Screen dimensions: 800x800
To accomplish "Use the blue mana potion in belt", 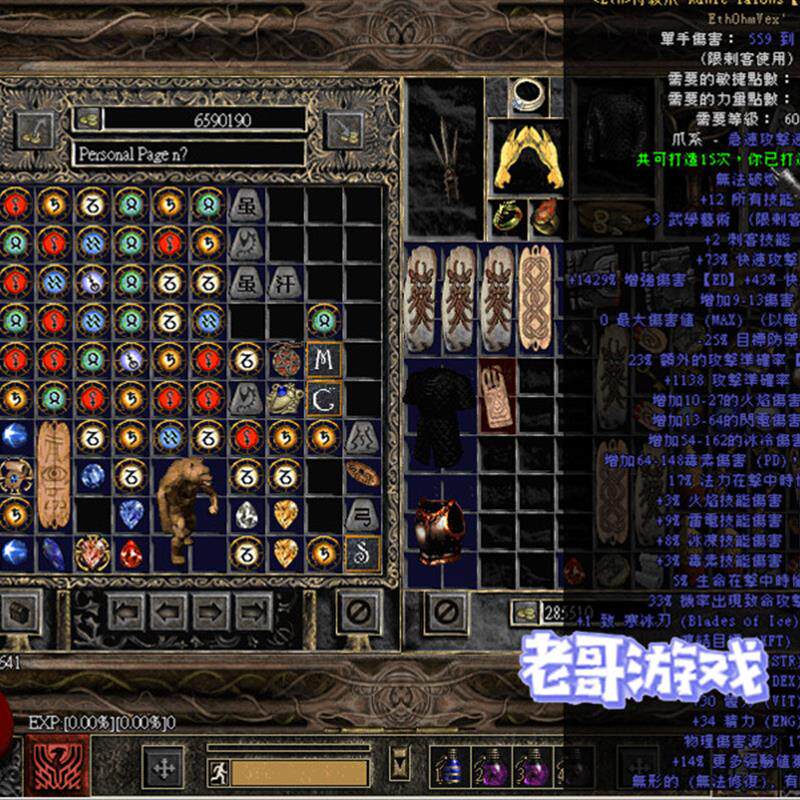I will tap(451, 767).
